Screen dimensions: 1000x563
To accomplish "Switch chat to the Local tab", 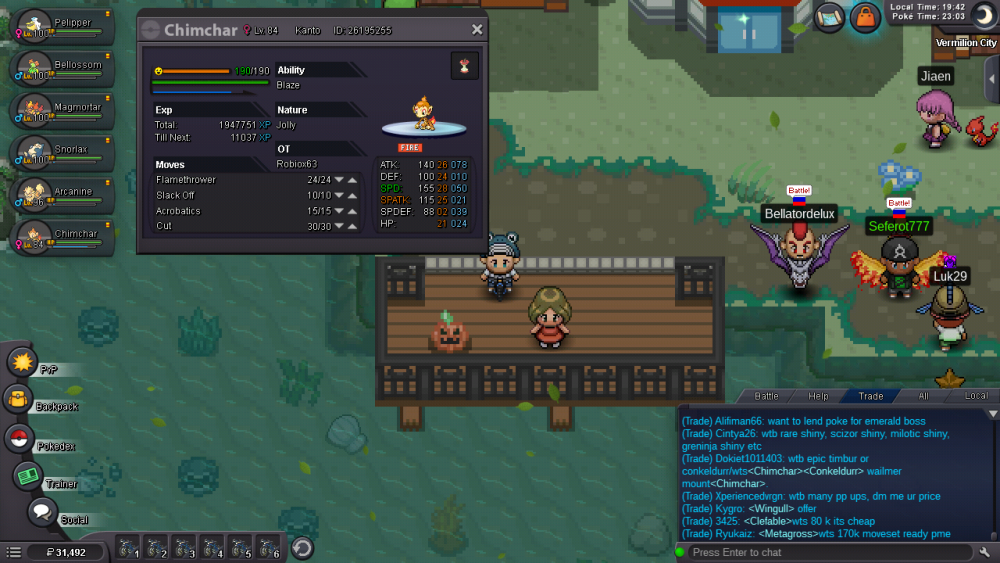I will [x=975, y=396].
